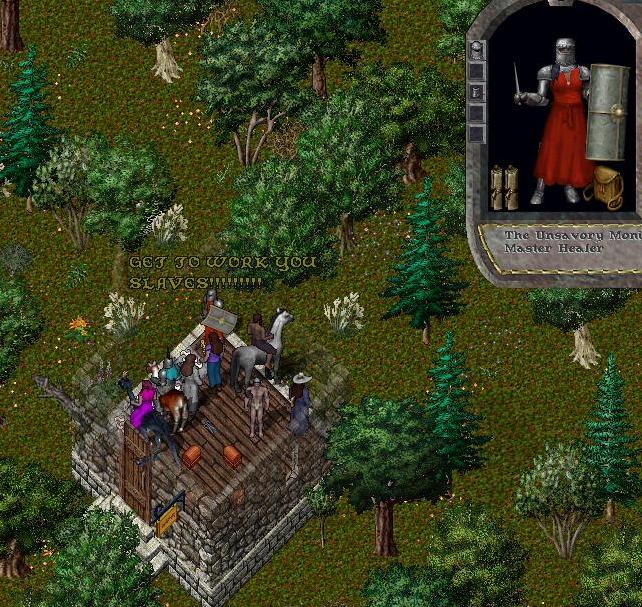Screen dimensions: 642x607
Task: Select the helmet equipment slot
Action: click(x=478, y=48)
